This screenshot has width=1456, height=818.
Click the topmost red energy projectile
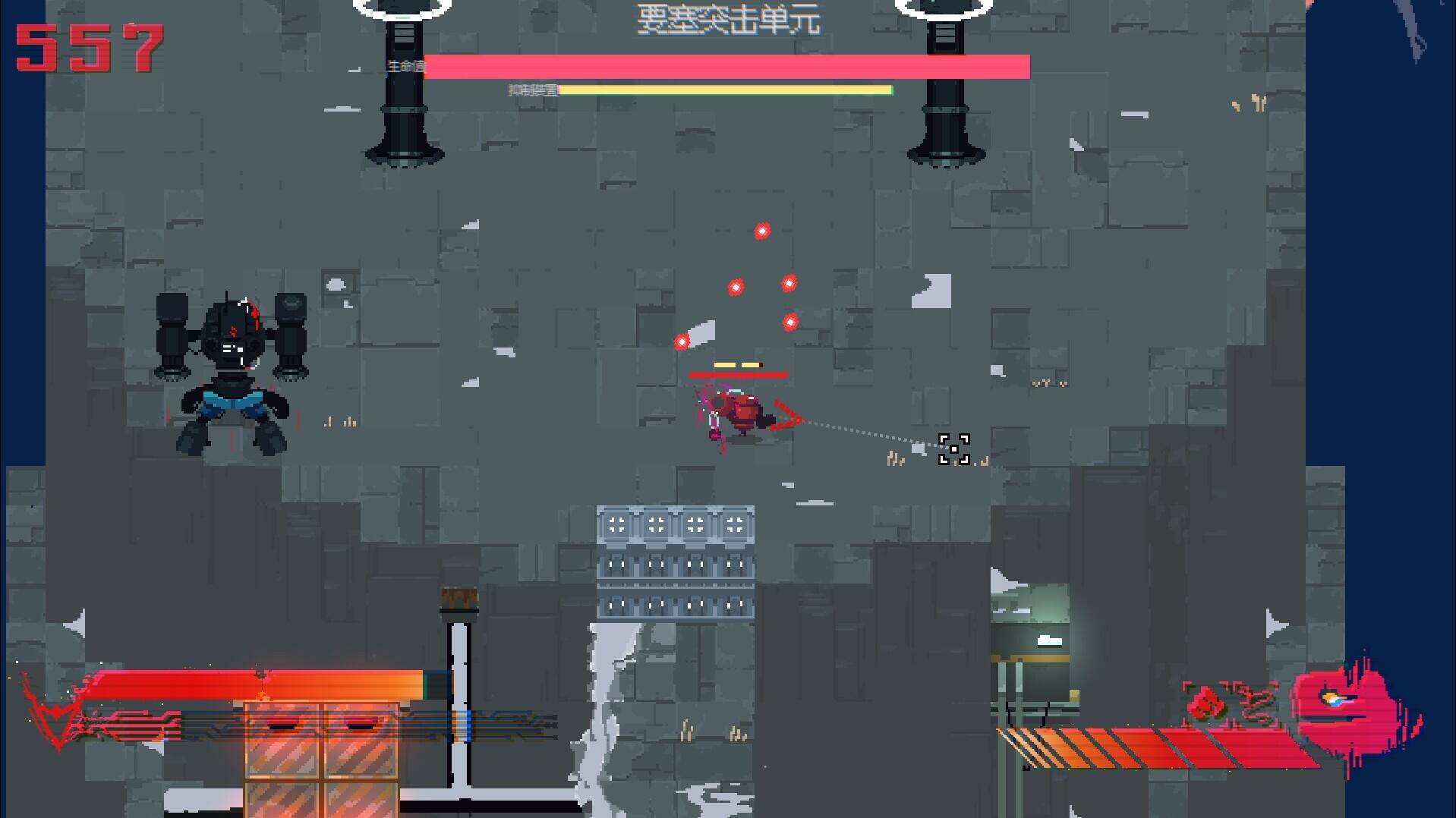click(761, 230)
